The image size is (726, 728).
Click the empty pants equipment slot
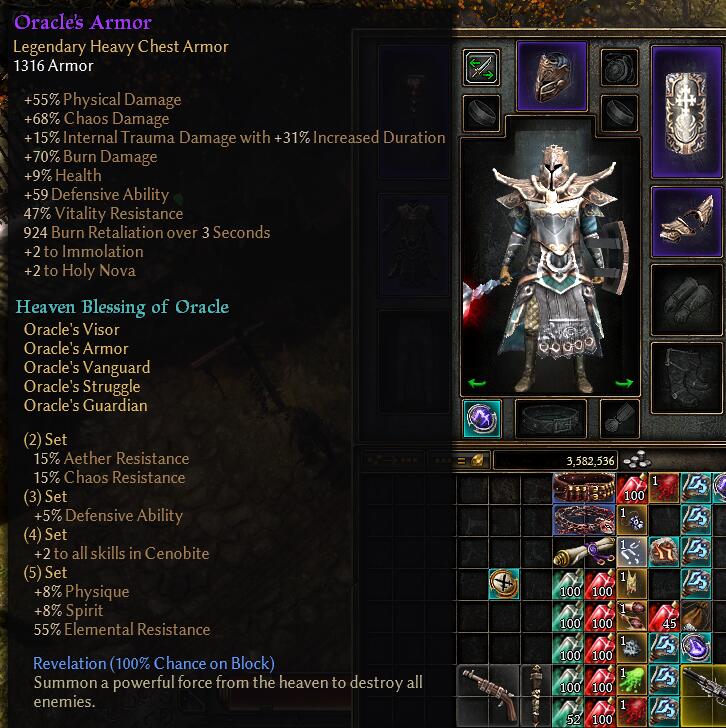686,375
